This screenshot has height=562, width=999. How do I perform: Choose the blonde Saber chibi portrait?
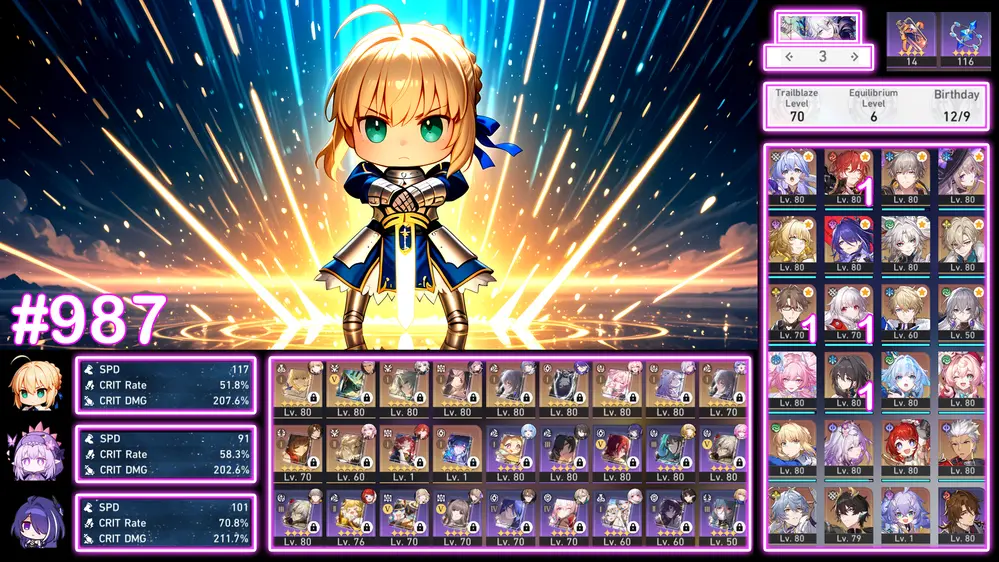coord(38,385)
